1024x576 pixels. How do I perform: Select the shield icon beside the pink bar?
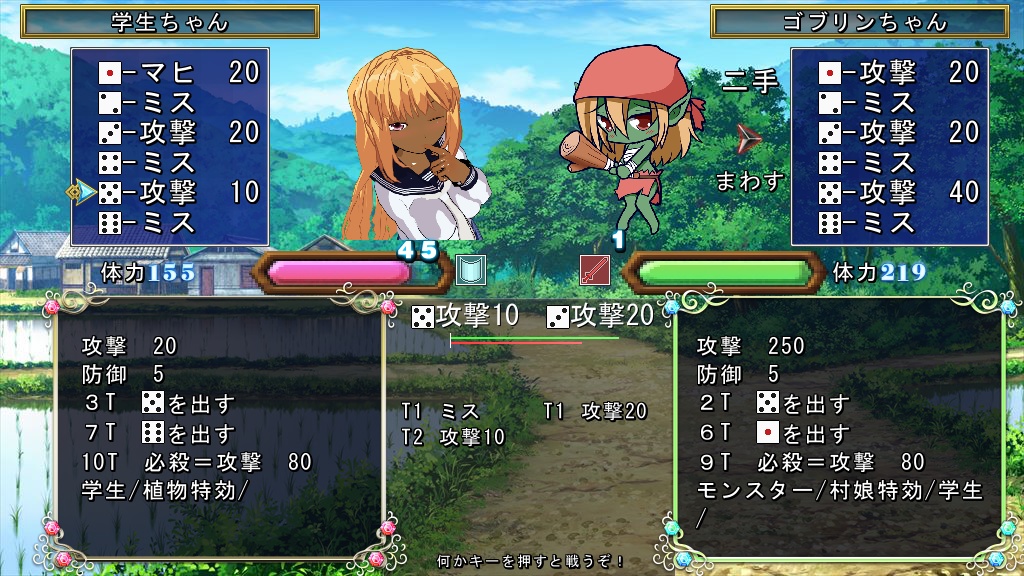(470, 271)
